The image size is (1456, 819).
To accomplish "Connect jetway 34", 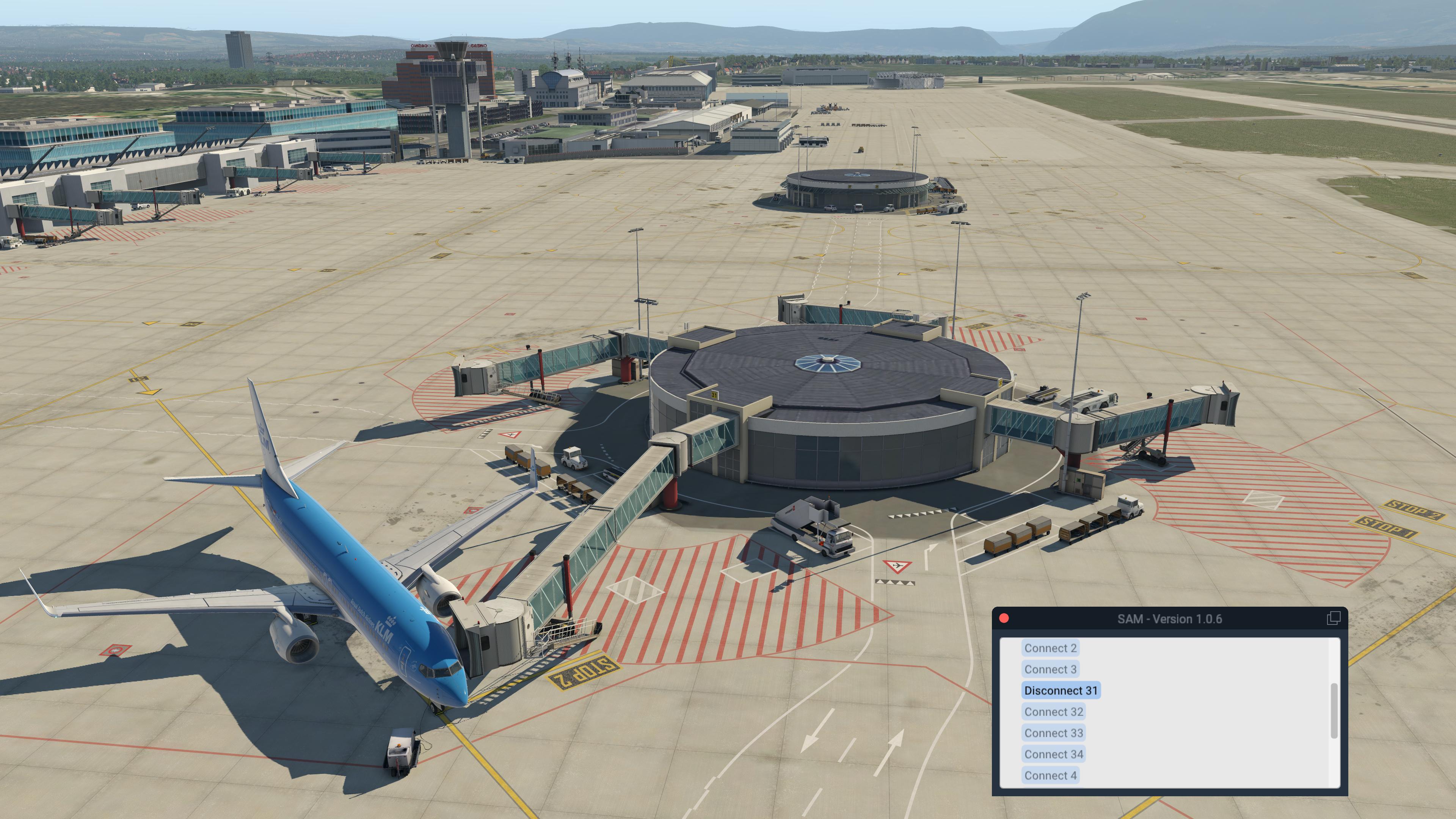I will click(x=1054, y=754).
